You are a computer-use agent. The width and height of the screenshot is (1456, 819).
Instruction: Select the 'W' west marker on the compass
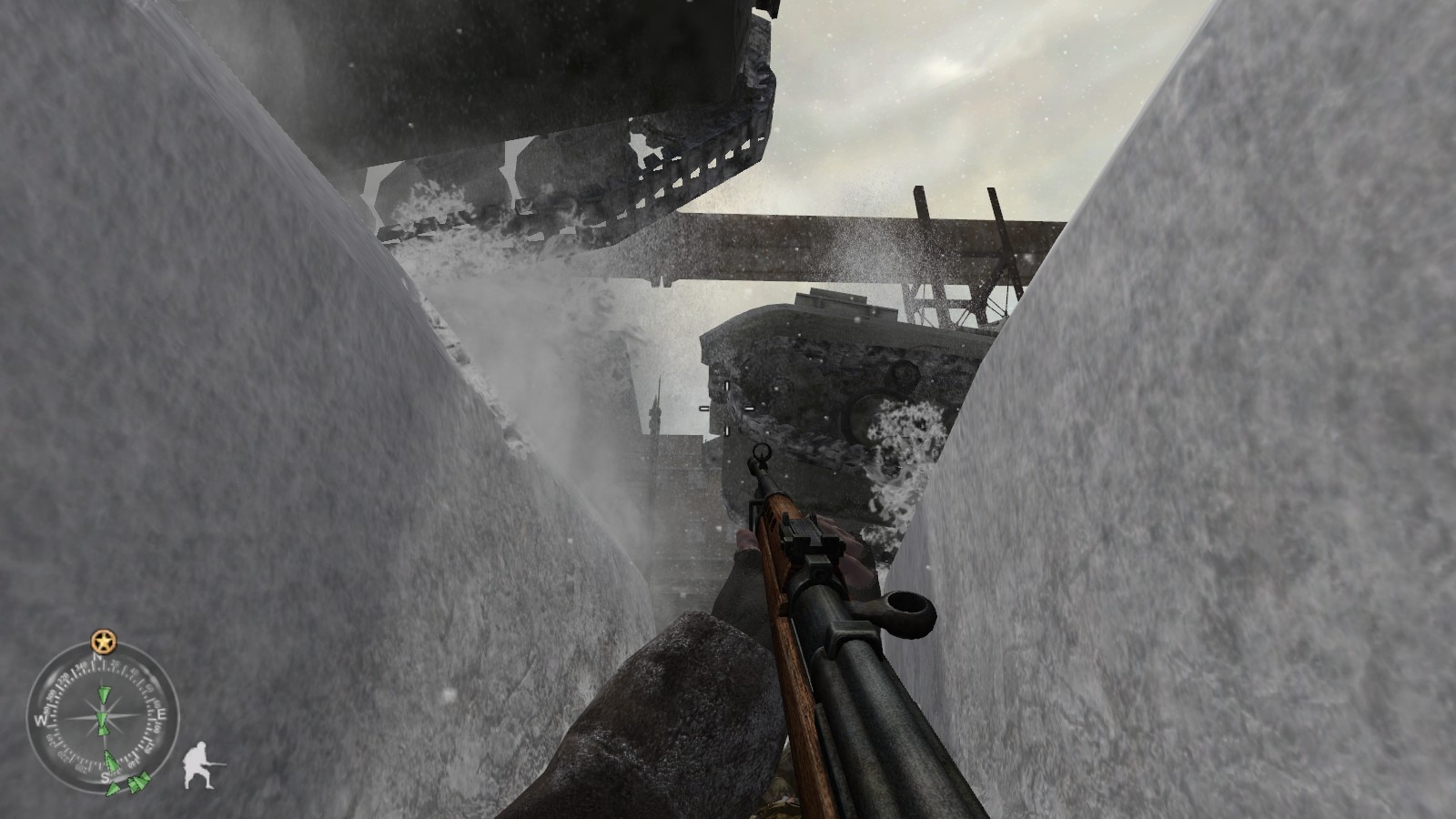[39, 718]
